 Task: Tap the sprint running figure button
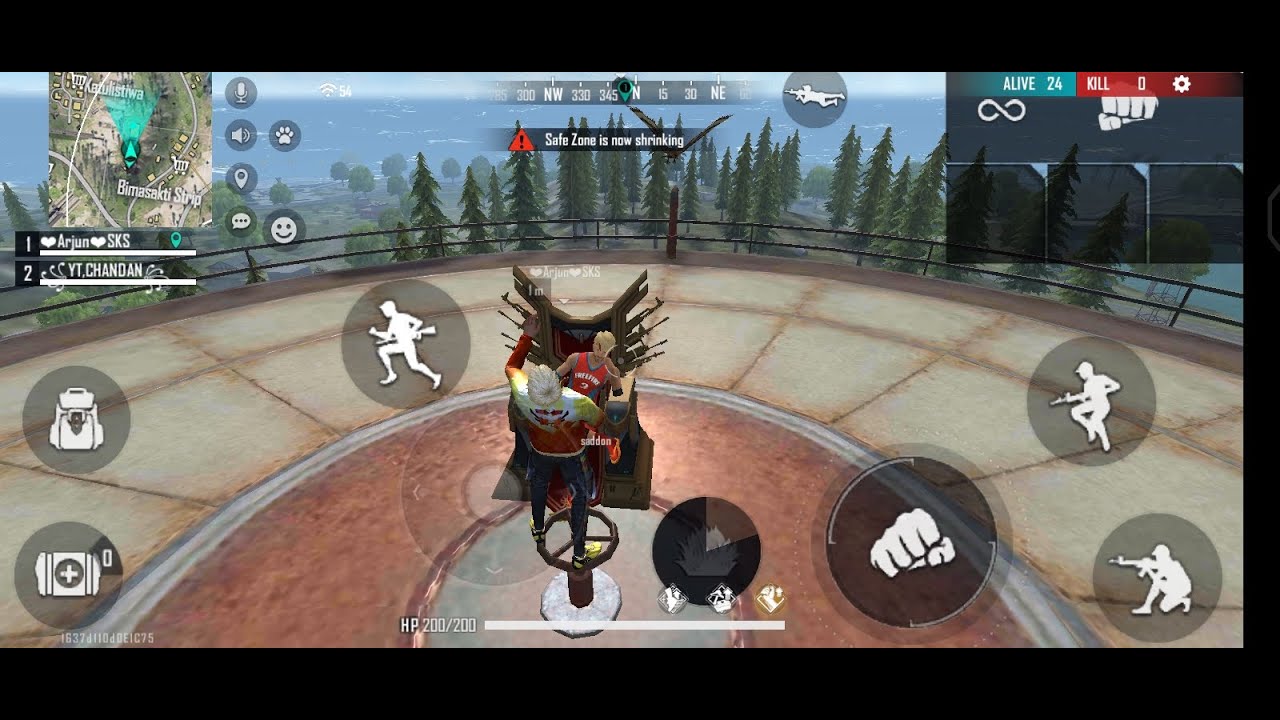[405, 343]
